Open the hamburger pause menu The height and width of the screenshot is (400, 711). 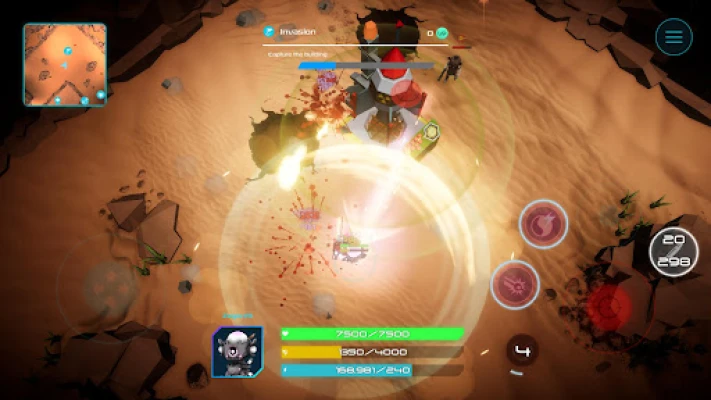pyautogui.click(x=673, y=38)
